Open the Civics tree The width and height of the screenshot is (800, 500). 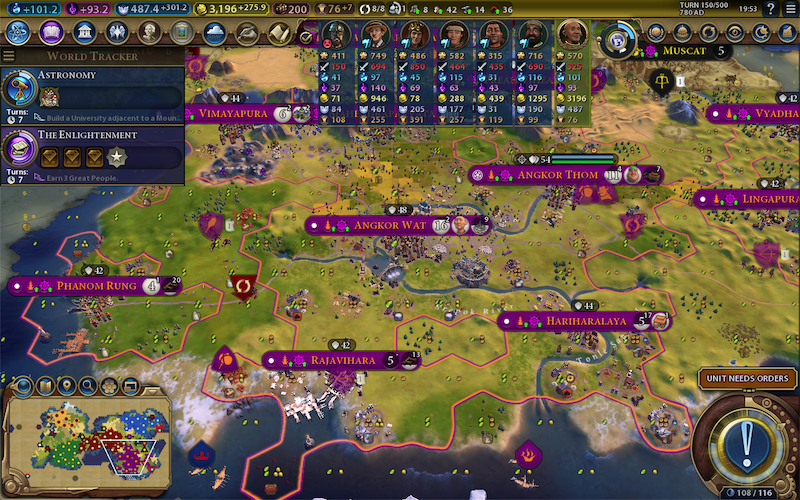[x=51, y=32]
